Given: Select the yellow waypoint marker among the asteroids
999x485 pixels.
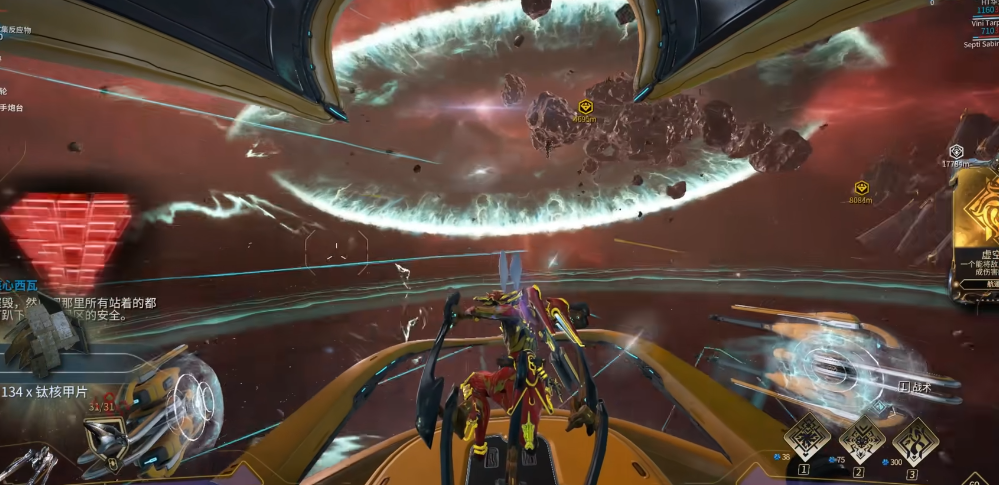Looking at the screenshot, I should click(x=587, y=106).
